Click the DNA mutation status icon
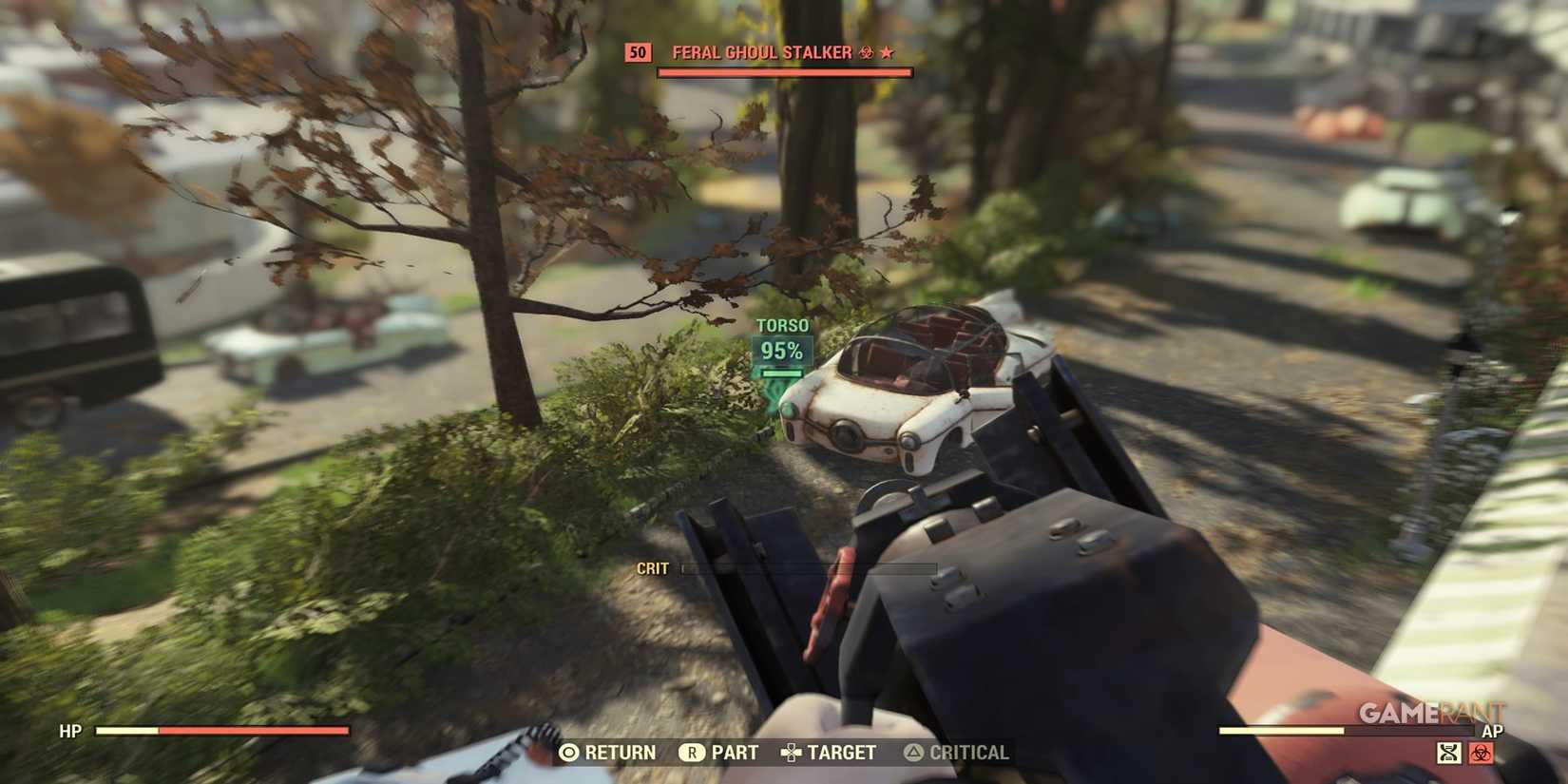The width and height of the screenshot is (1568, 784). [x=1448, y=752]
